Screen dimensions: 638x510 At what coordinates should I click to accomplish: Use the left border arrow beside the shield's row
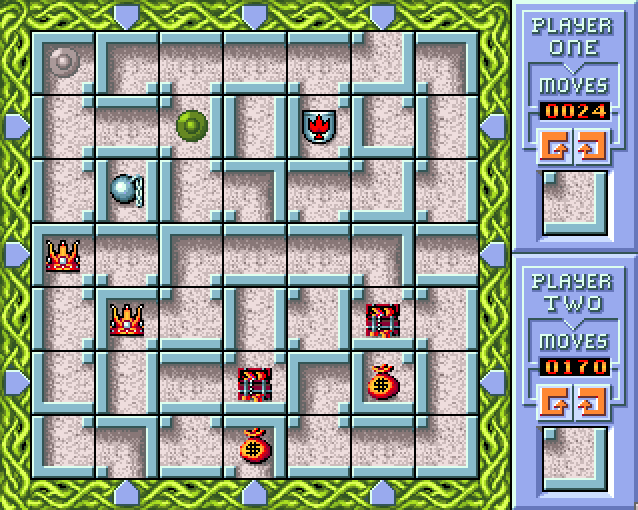pos(15,126)
